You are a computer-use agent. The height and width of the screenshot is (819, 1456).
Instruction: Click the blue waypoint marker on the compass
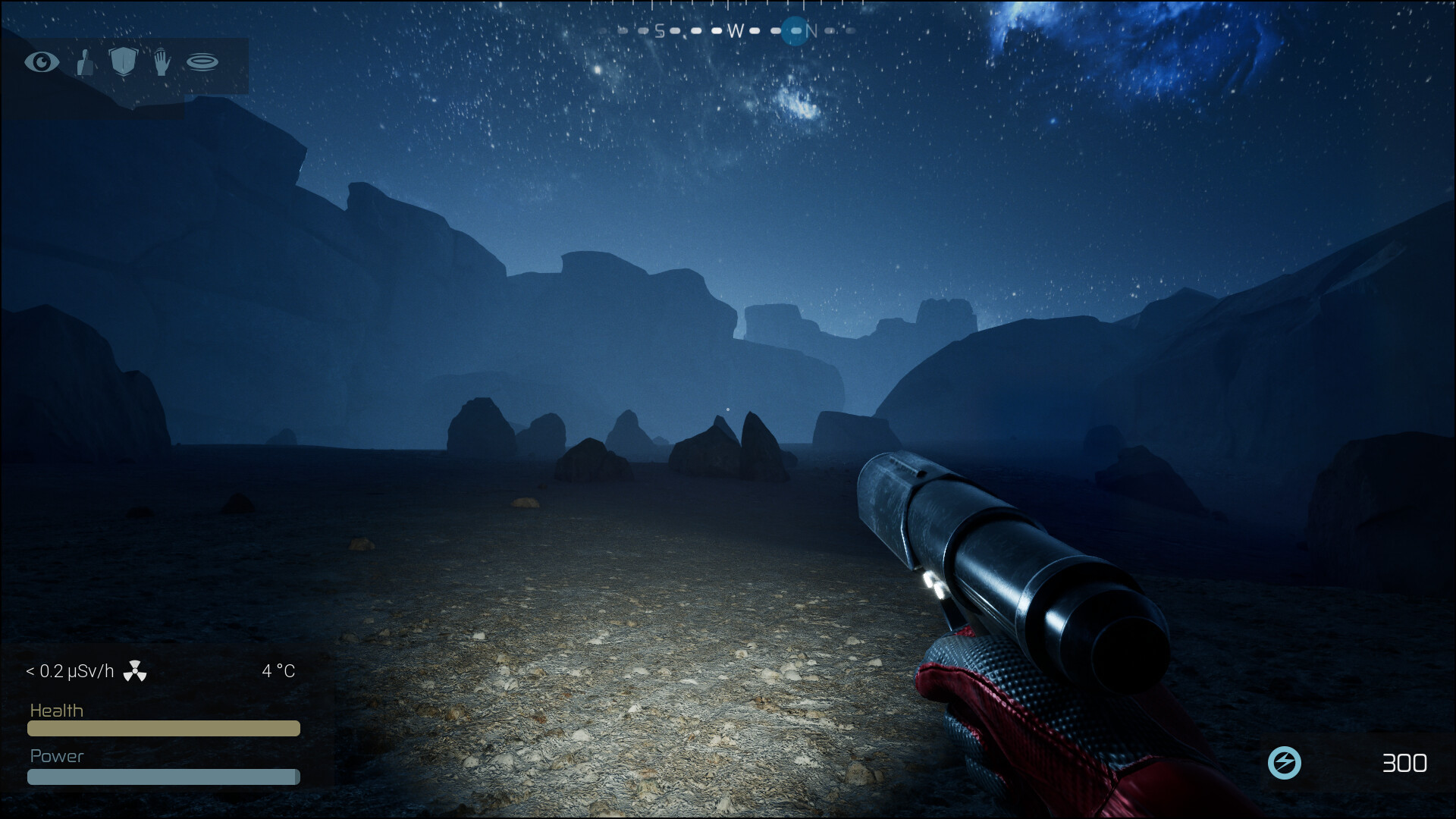point(795,31)
